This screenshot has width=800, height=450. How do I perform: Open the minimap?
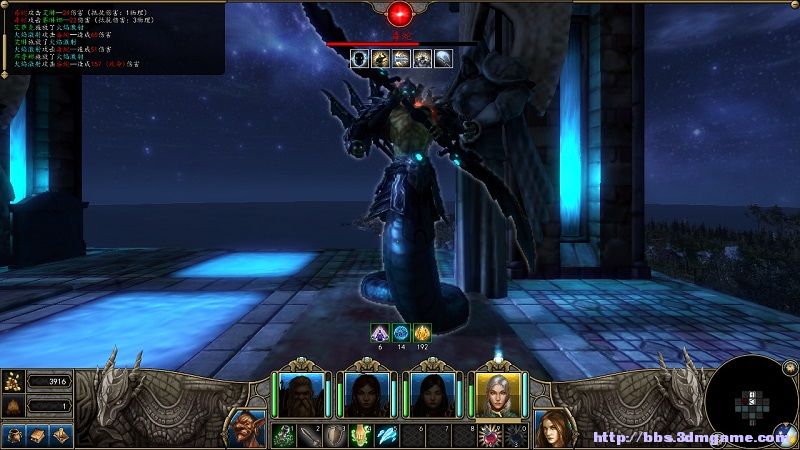(751, 403)
